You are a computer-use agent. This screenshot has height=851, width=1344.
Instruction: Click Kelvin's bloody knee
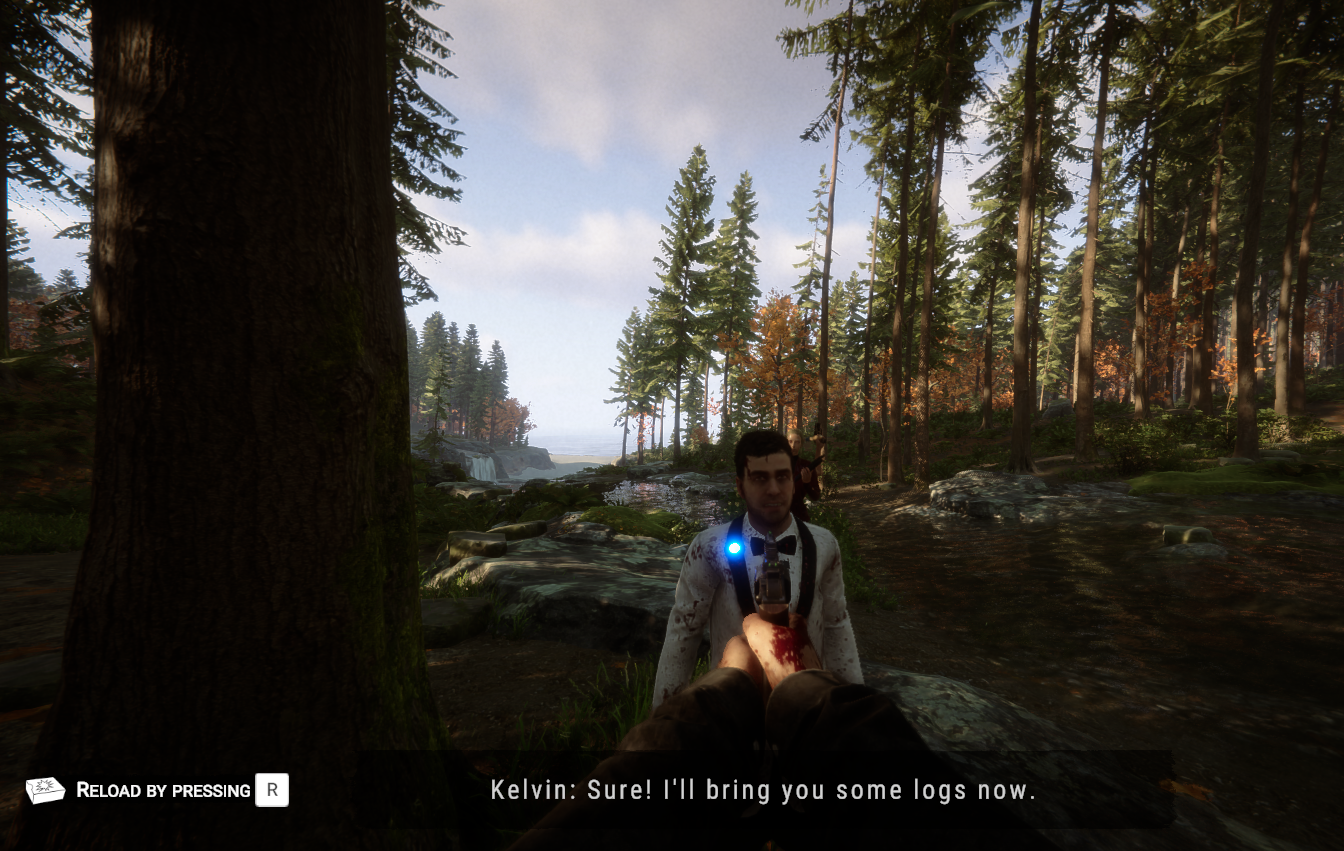783,648
